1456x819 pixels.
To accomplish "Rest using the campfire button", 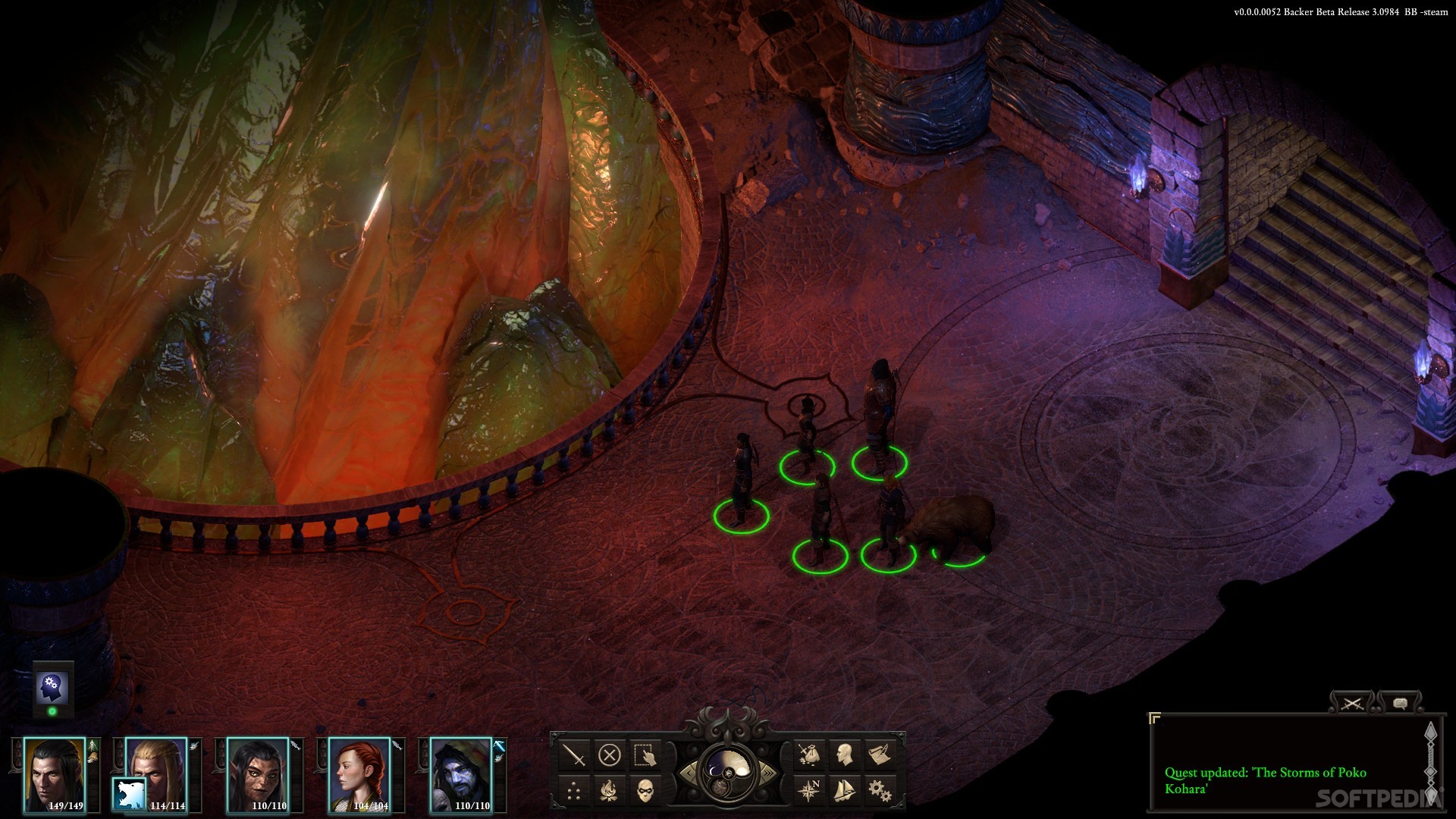I will tap(610, 791).
